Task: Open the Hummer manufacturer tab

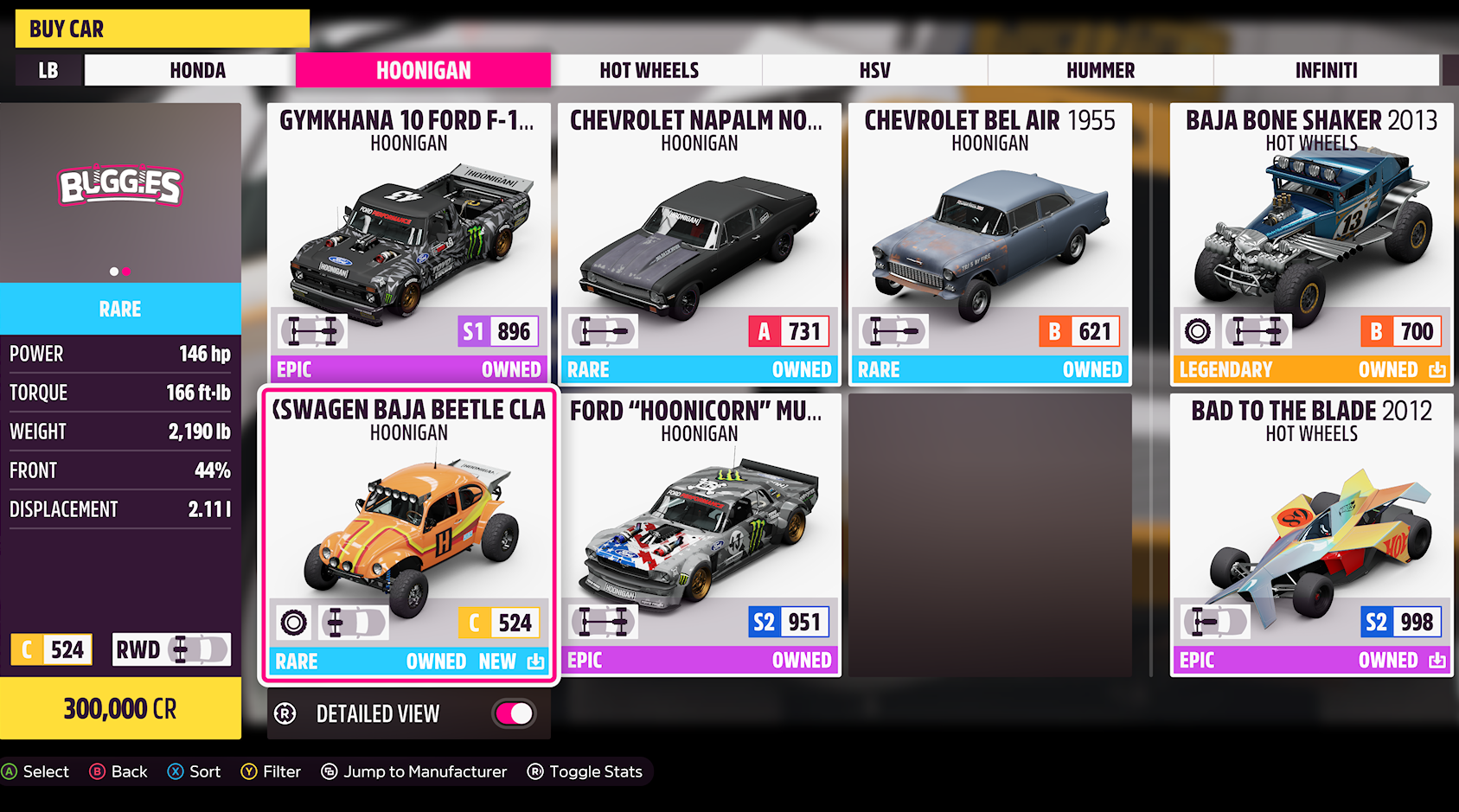Action: (x=1100, y=70)
